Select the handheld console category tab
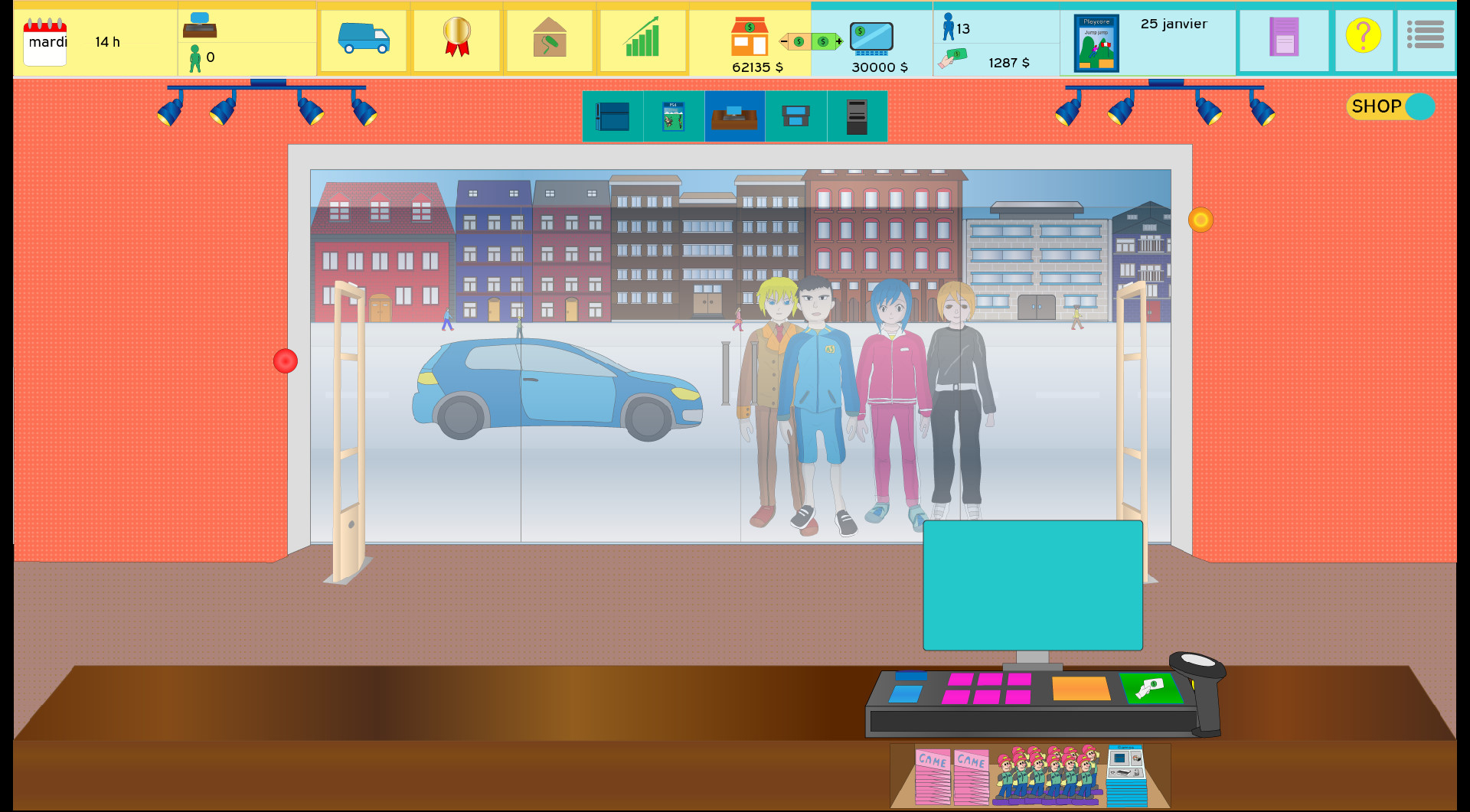This screenshot has height=812, width=1470. point(795,116)
